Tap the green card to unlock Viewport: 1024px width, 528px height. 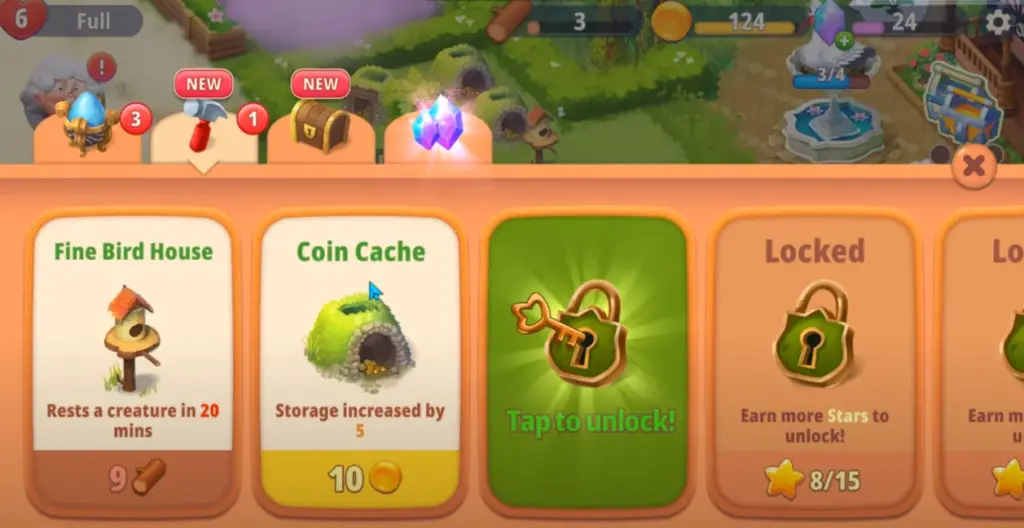tap(587, 360)
